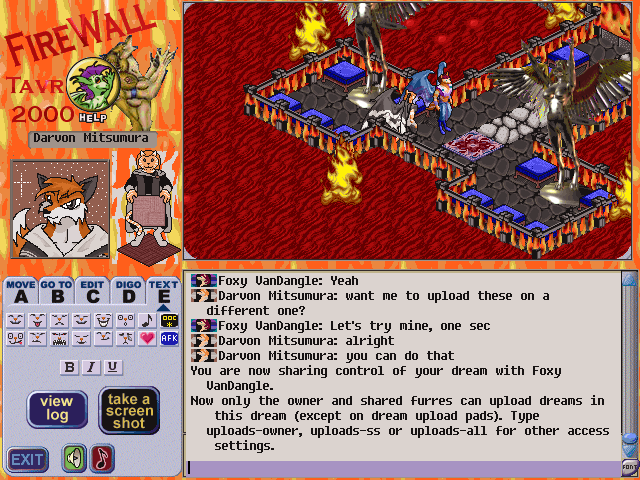This screenshot has height=480, width=640.
Task: Toggle sound with the speaker icon
Action: [75, 459]
